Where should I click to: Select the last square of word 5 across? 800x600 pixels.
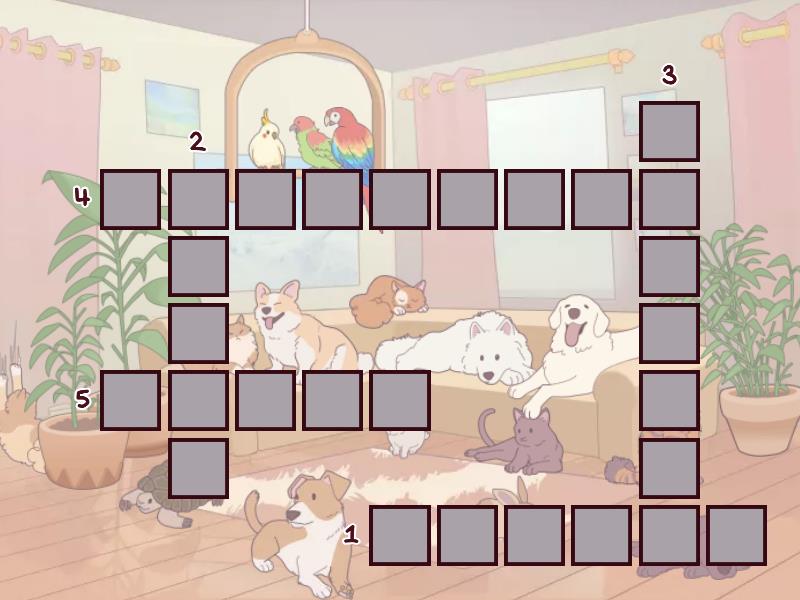tap(400, 400)
